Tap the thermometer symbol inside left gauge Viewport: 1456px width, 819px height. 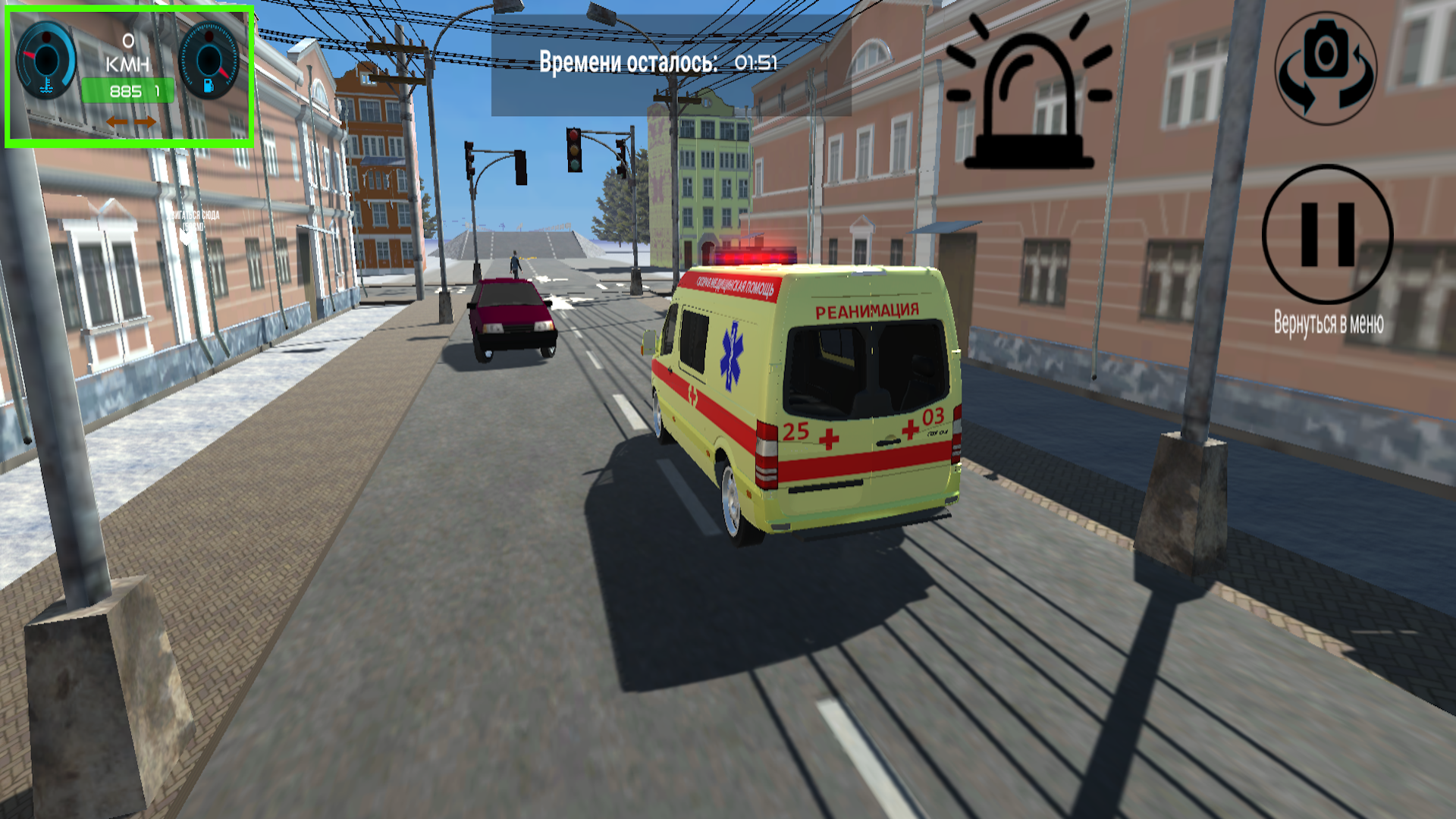(45, 85)
